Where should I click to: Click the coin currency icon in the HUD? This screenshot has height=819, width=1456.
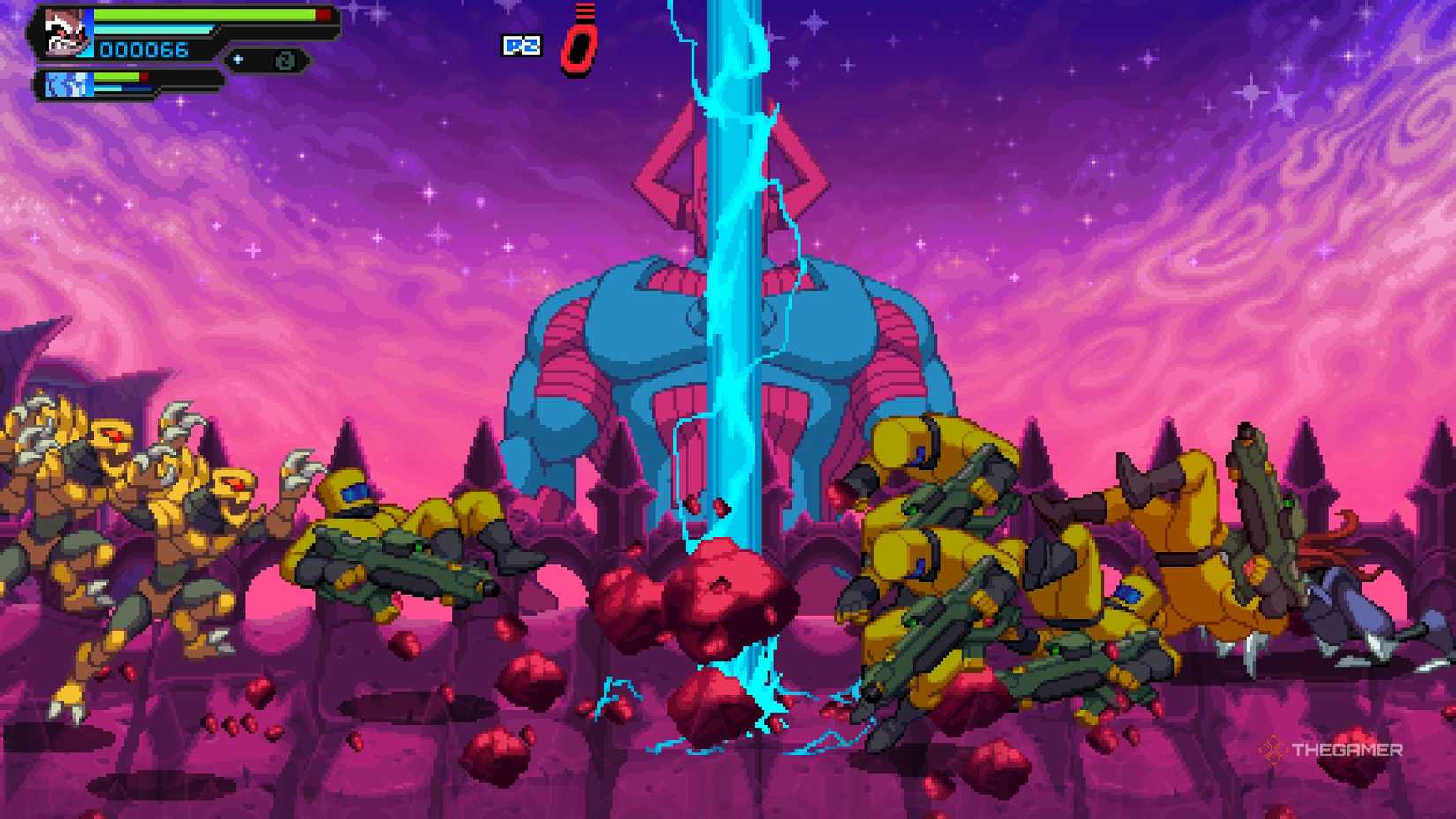pos(285,58)
